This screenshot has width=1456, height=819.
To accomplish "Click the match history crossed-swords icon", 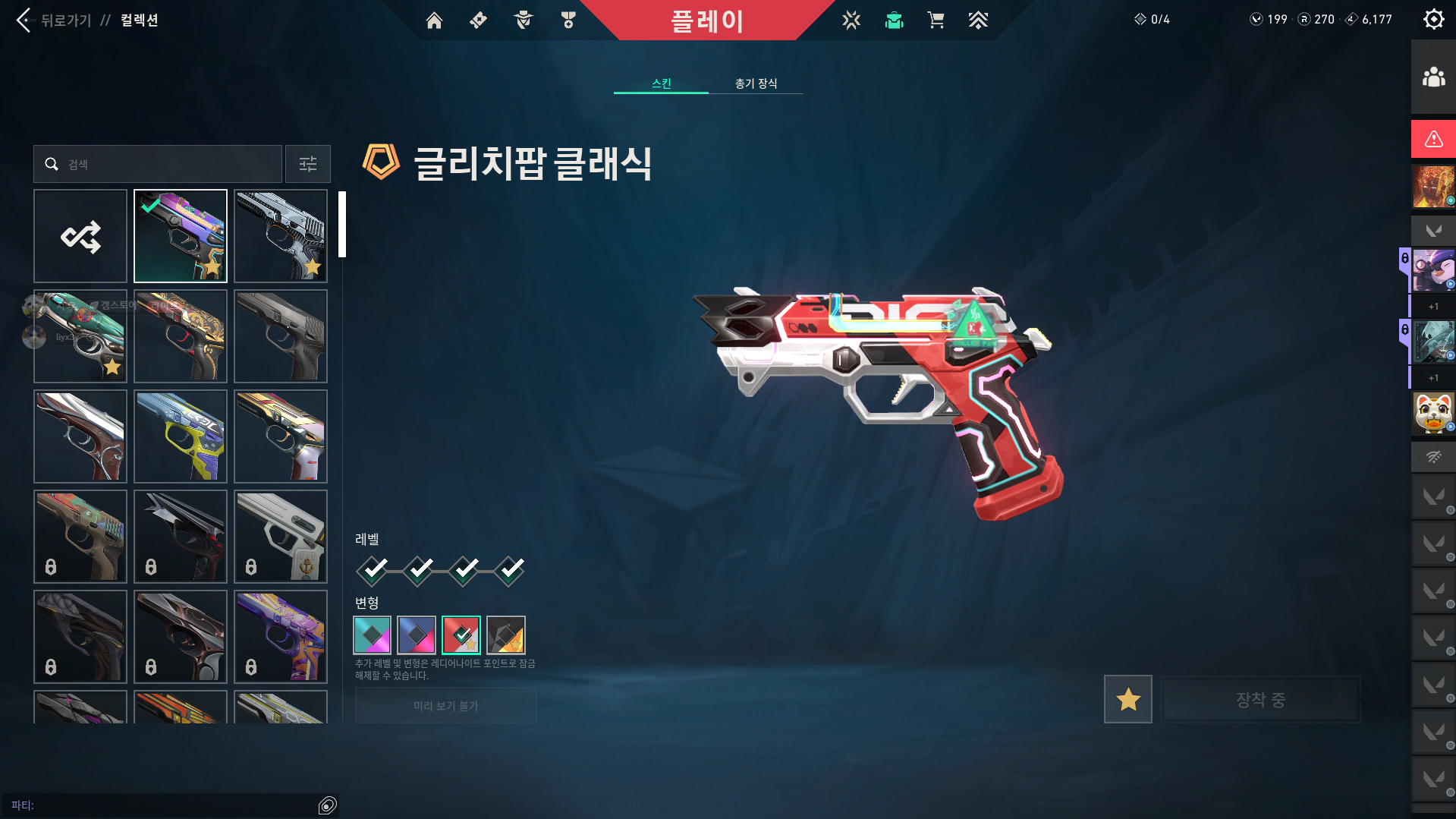I will pyautogui.click(x=851, y=20).
